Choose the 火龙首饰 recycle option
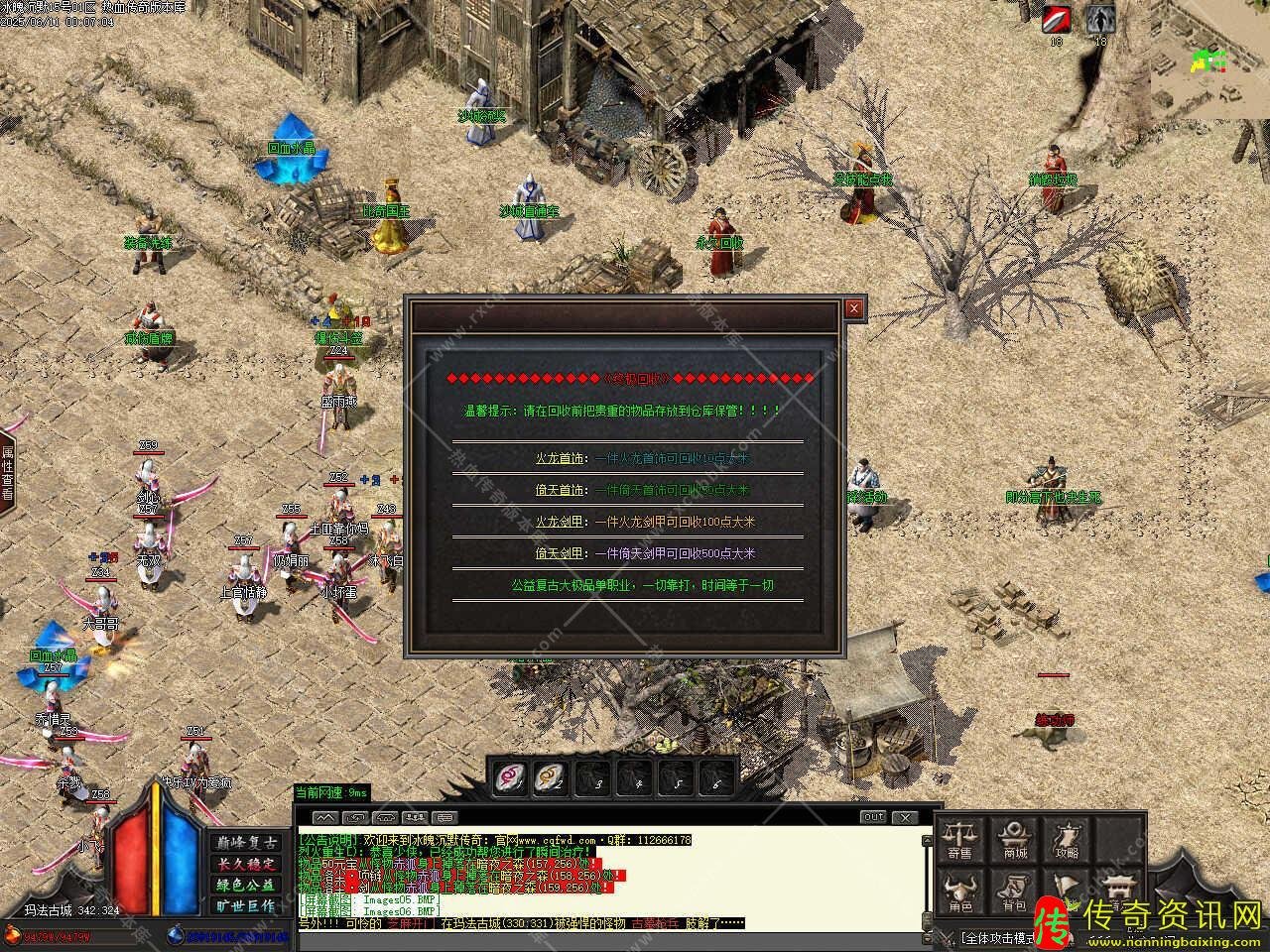The image size is (1270, 952). (x=560, y=458)
